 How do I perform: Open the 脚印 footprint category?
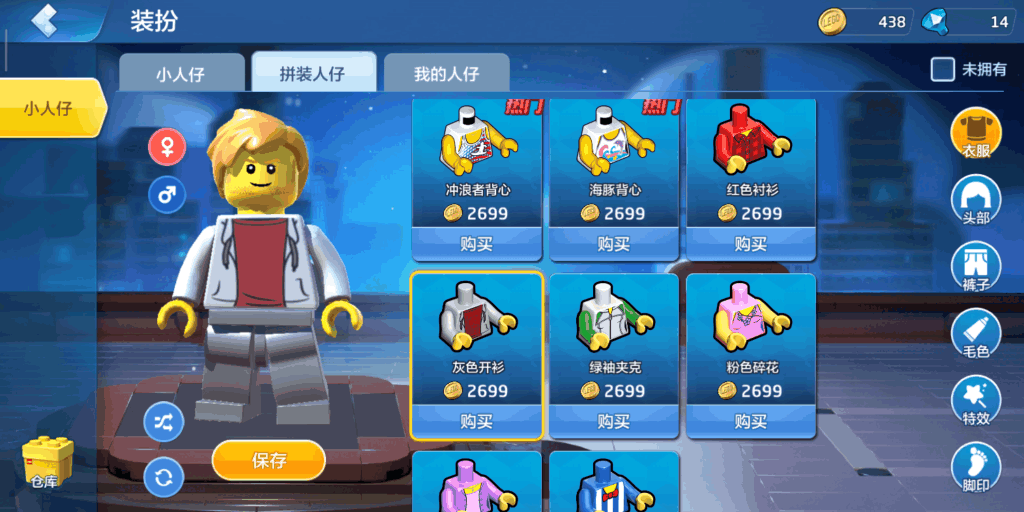coord(976,468)
